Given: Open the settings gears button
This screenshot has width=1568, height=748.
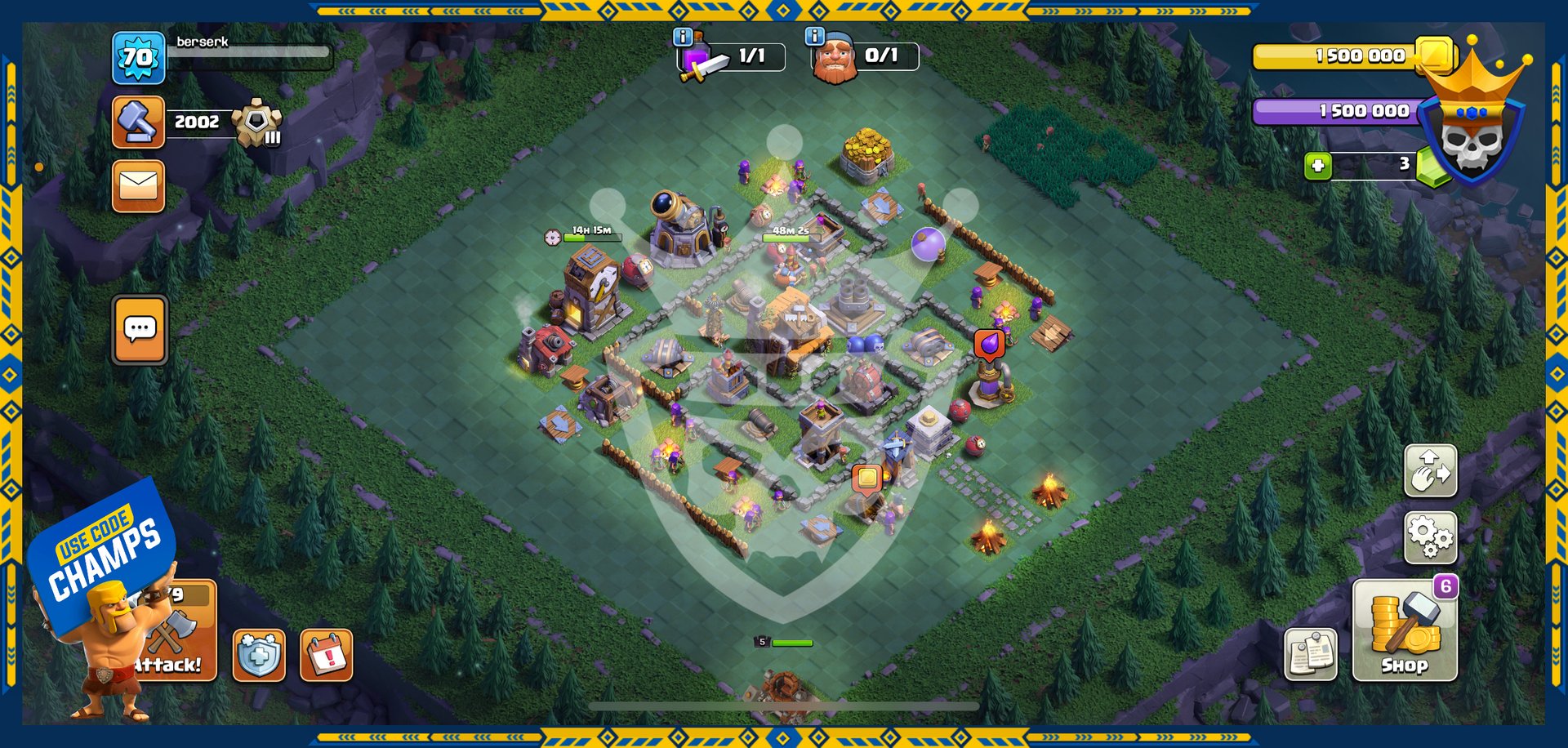Looking at the screenshot, I should tap(1430, 537).
